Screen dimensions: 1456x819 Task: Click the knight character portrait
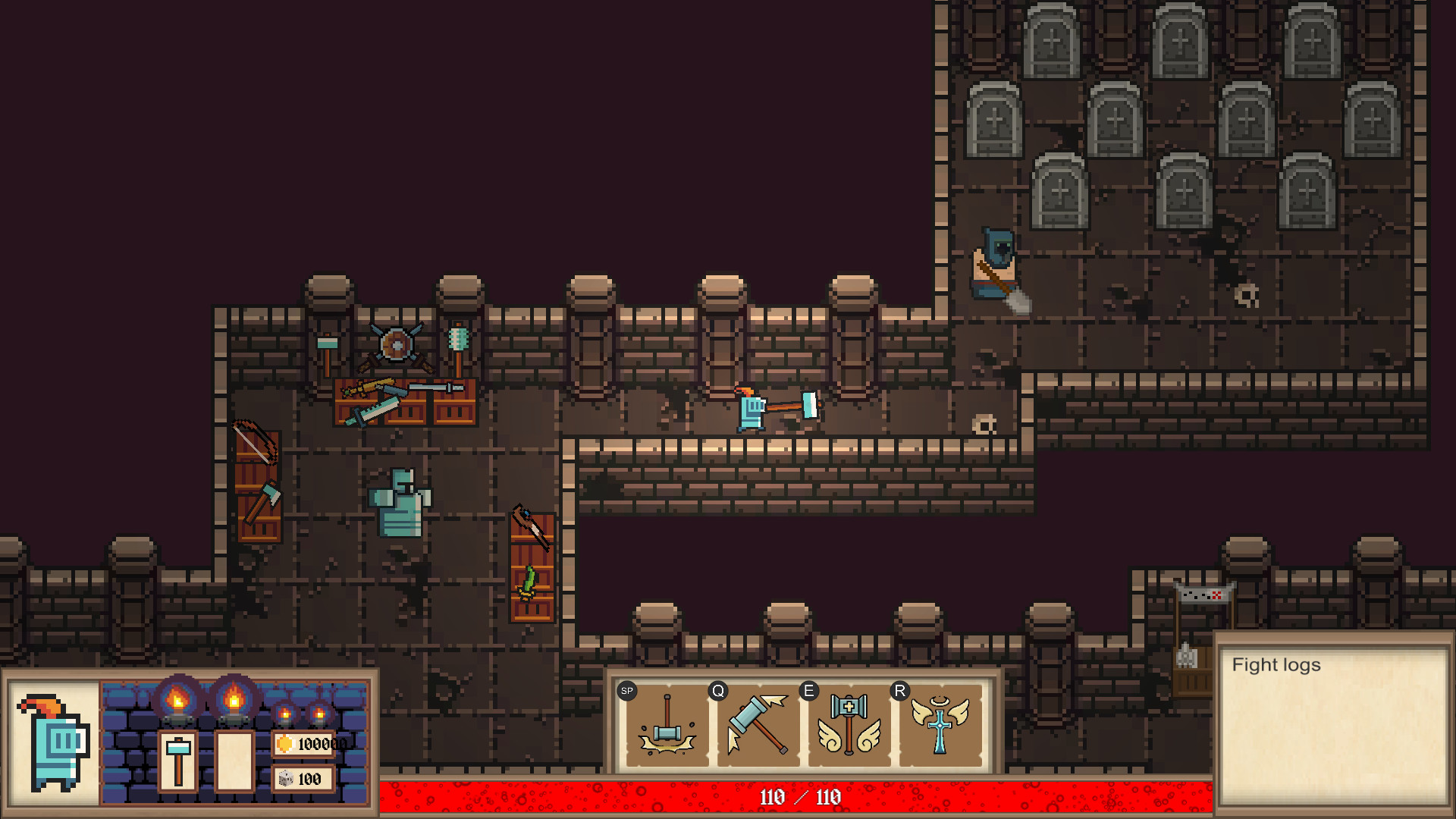[53, 743]
